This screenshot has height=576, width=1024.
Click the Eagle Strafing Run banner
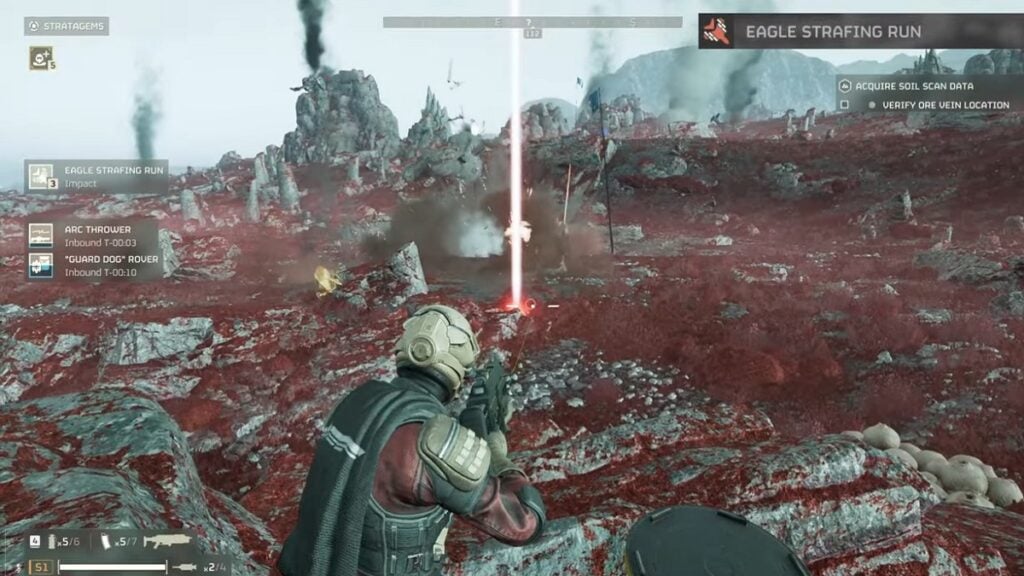pyautogui.click(x=860, y=31)
